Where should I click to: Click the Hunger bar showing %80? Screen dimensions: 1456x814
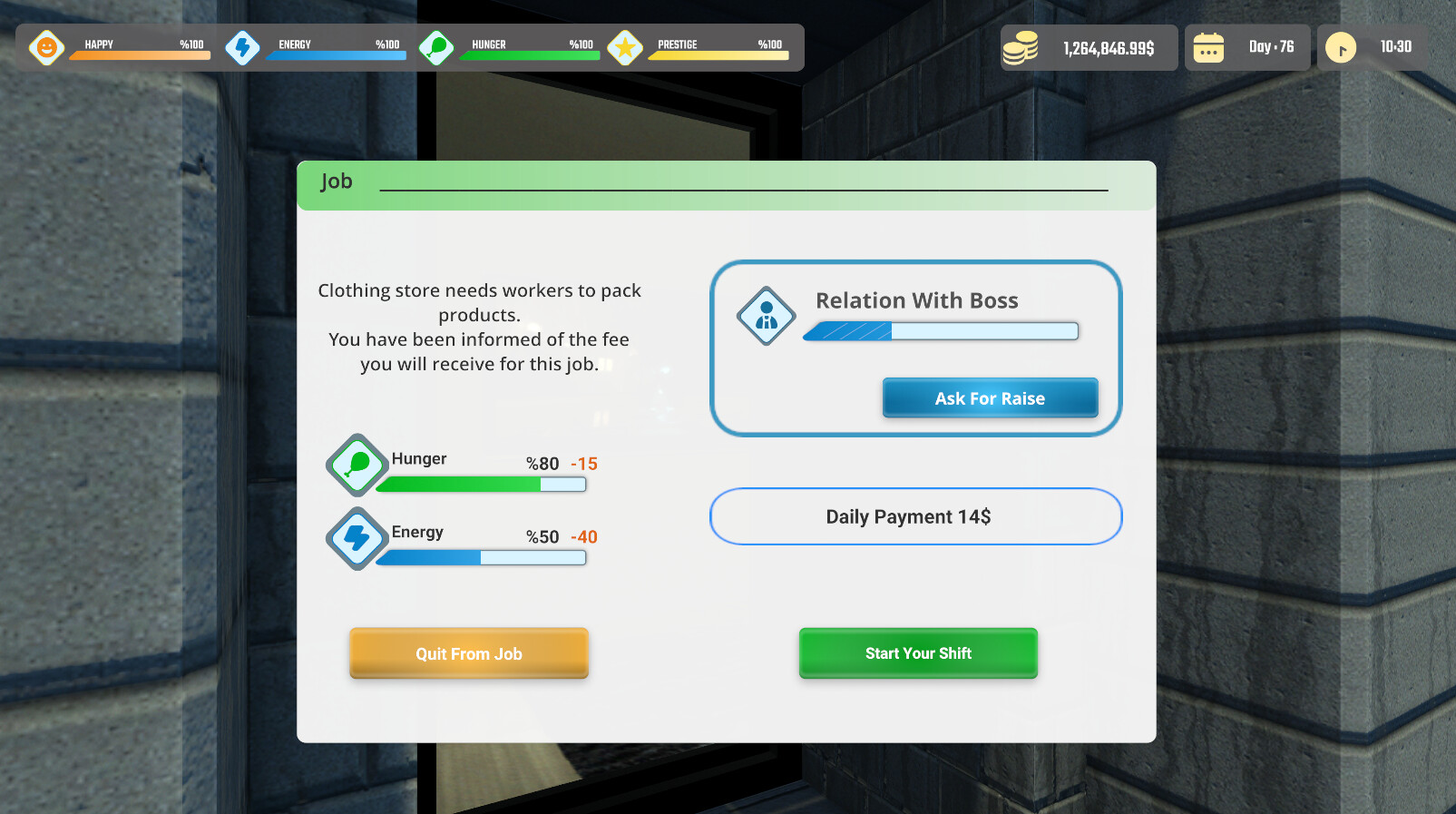tap(481, 485)
